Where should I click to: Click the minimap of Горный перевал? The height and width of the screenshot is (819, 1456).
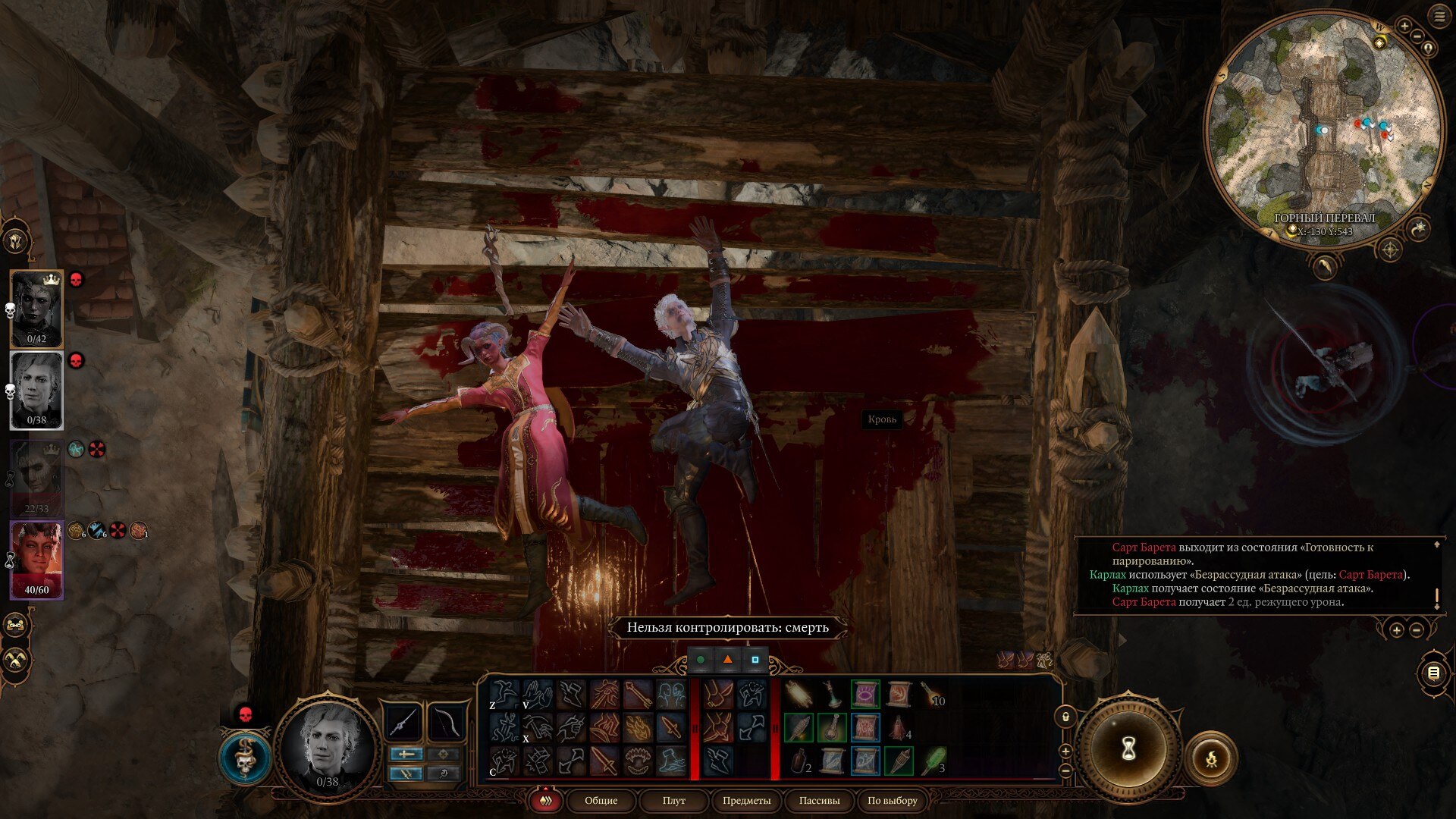click(1323, 129)
